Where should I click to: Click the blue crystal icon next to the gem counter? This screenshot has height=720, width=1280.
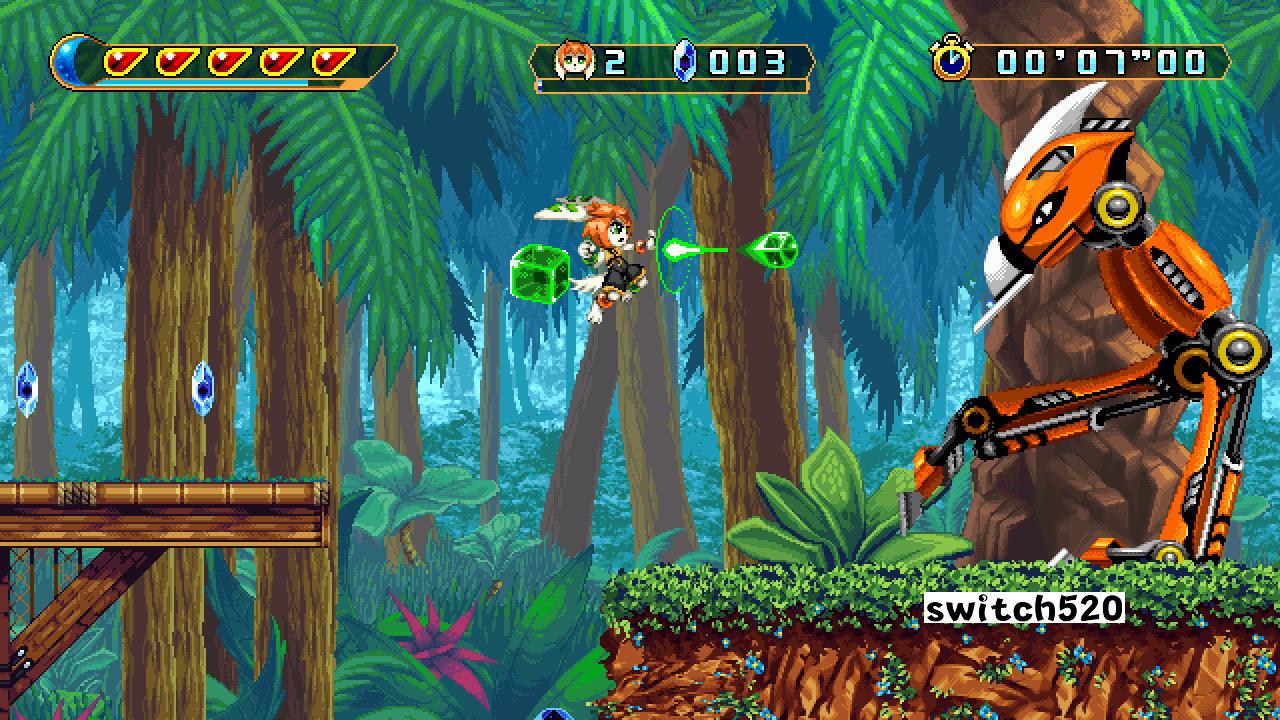(684, 60)
